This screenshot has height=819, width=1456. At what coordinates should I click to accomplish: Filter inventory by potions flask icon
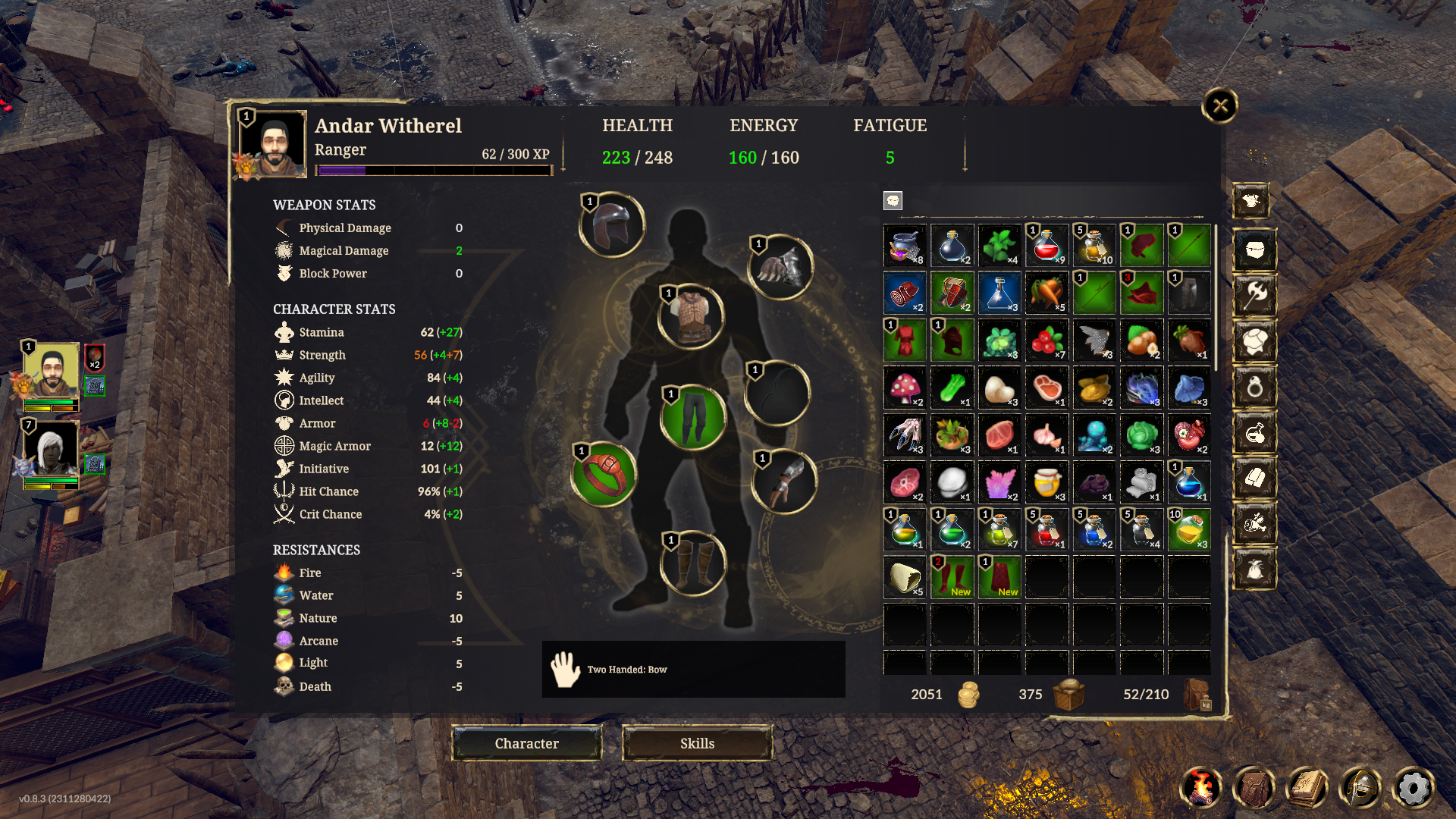(x=1254, y=434)
